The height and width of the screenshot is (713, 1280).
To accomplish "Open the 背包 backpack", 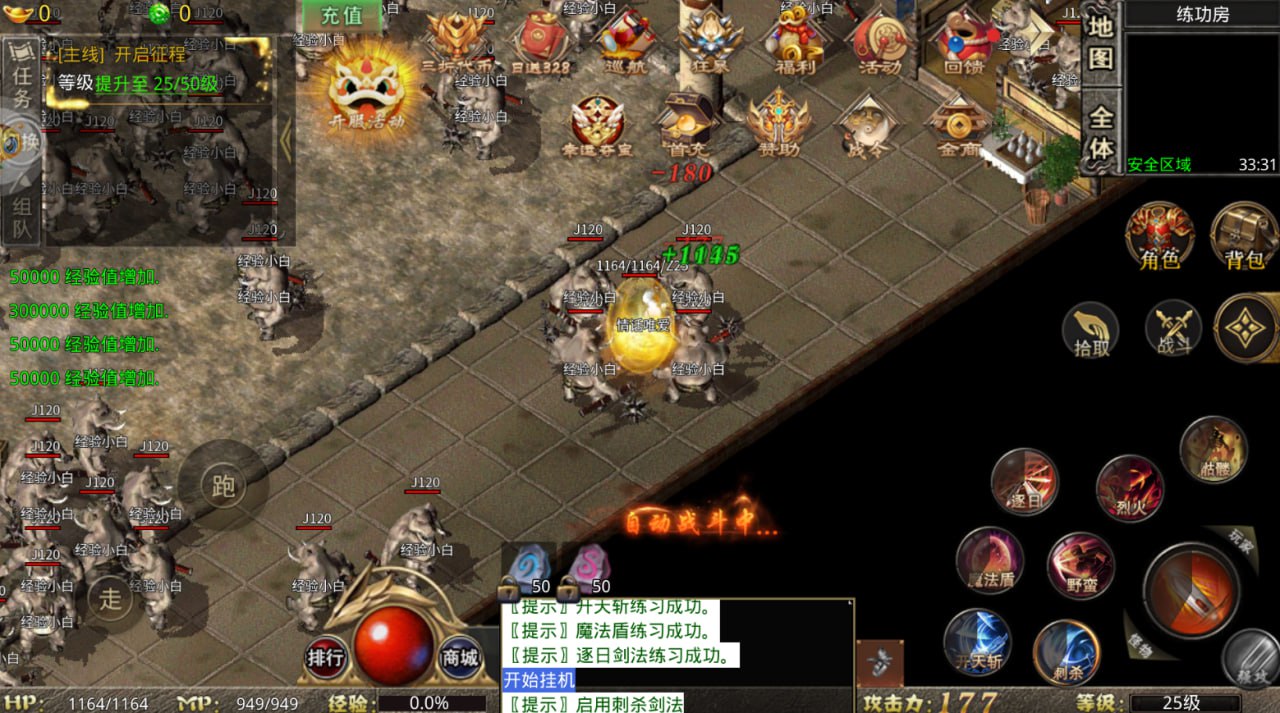I will (x=1245, y=237).
